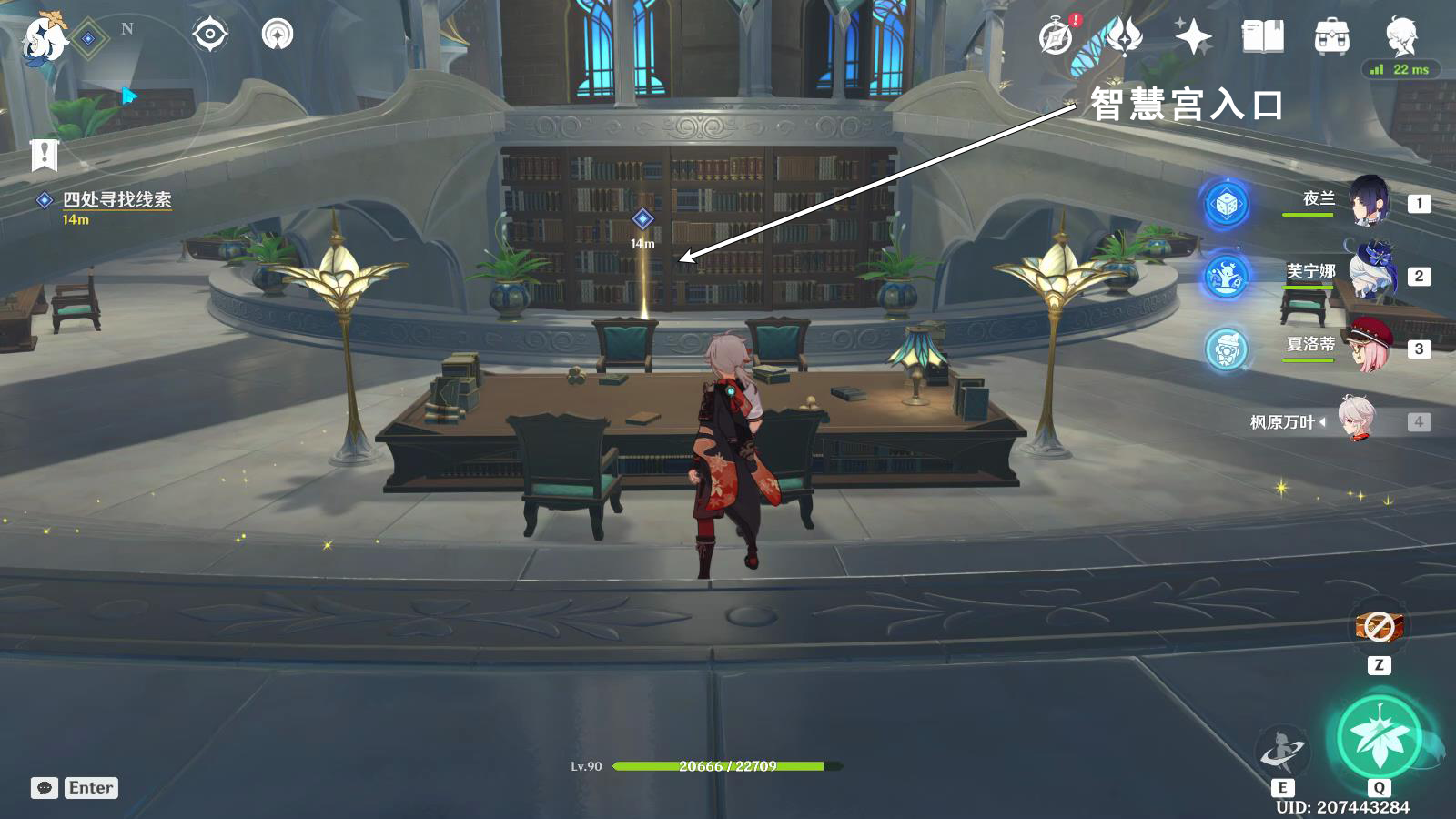Use the Elemental Skill icon
Image resolution: width=1456 pixels, height=819 pixels.
pos(1282,752)
